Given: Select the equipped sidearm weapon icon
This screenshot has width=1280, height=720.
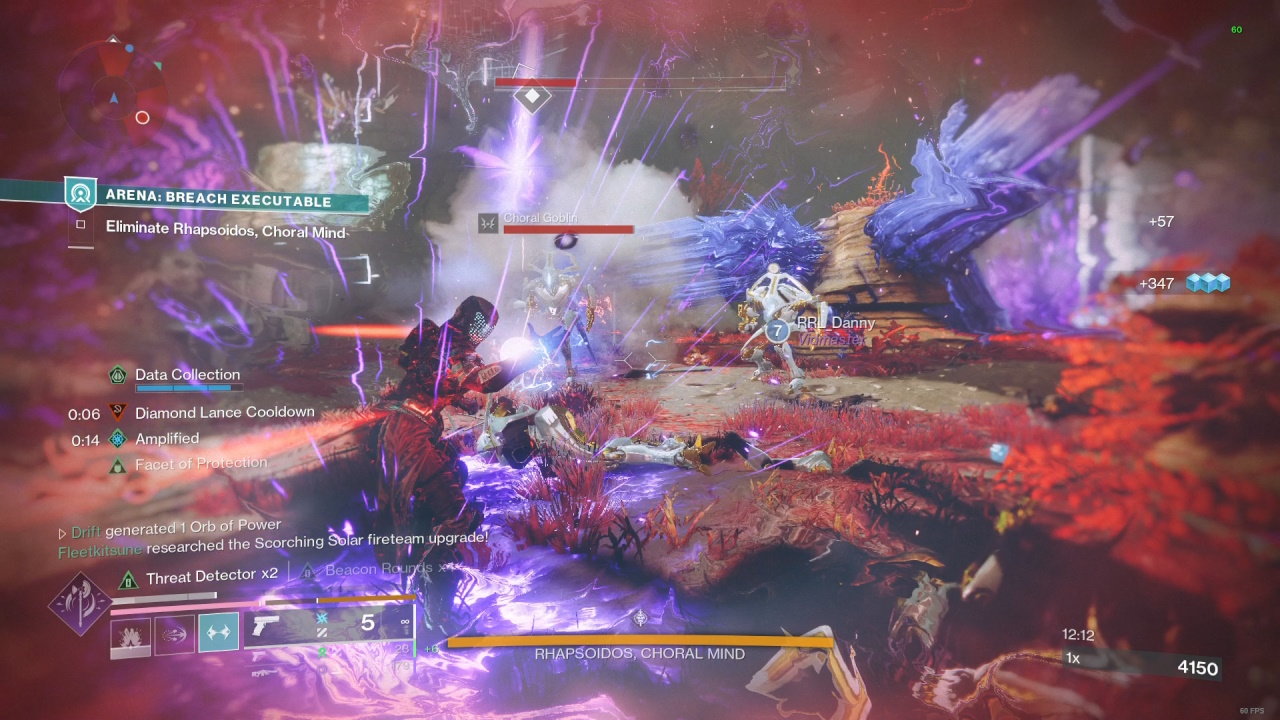Looking at the screenshot, I should point(268,628).
